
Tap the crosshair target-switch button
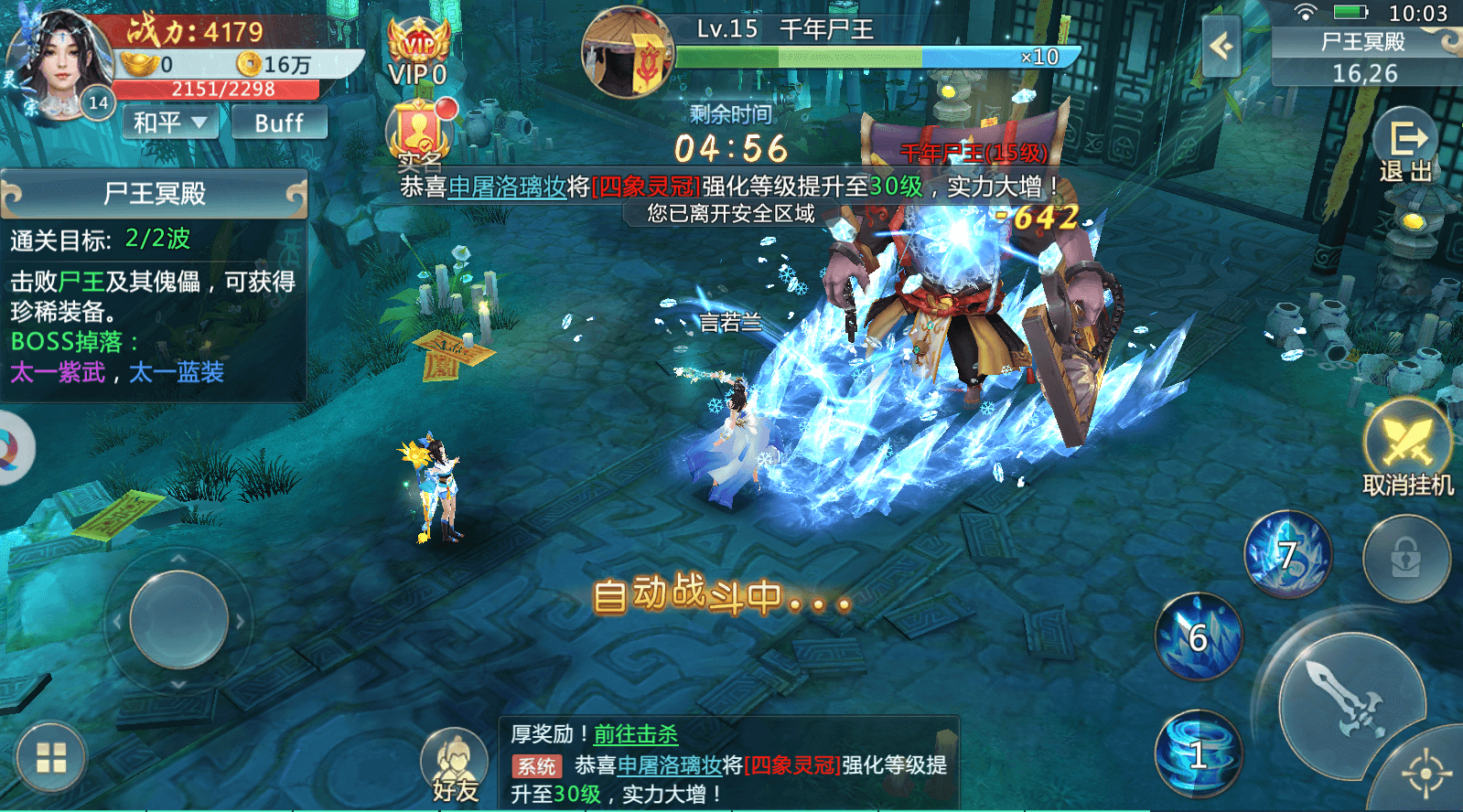pyautogui.click(x=1425, y=775)
